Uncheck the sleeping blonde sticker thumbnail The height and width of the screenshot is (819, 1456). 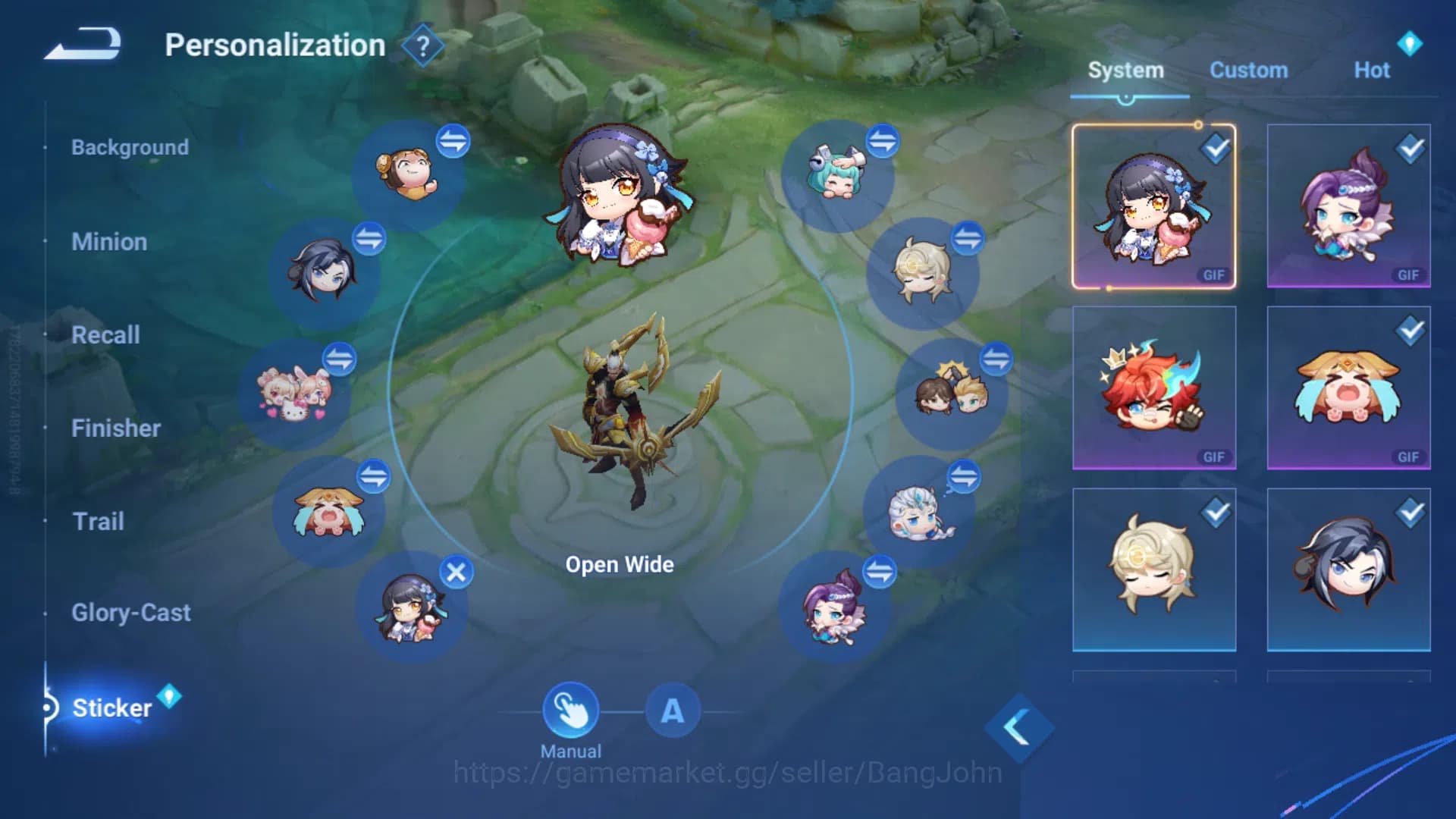(x=1214, y=512)
